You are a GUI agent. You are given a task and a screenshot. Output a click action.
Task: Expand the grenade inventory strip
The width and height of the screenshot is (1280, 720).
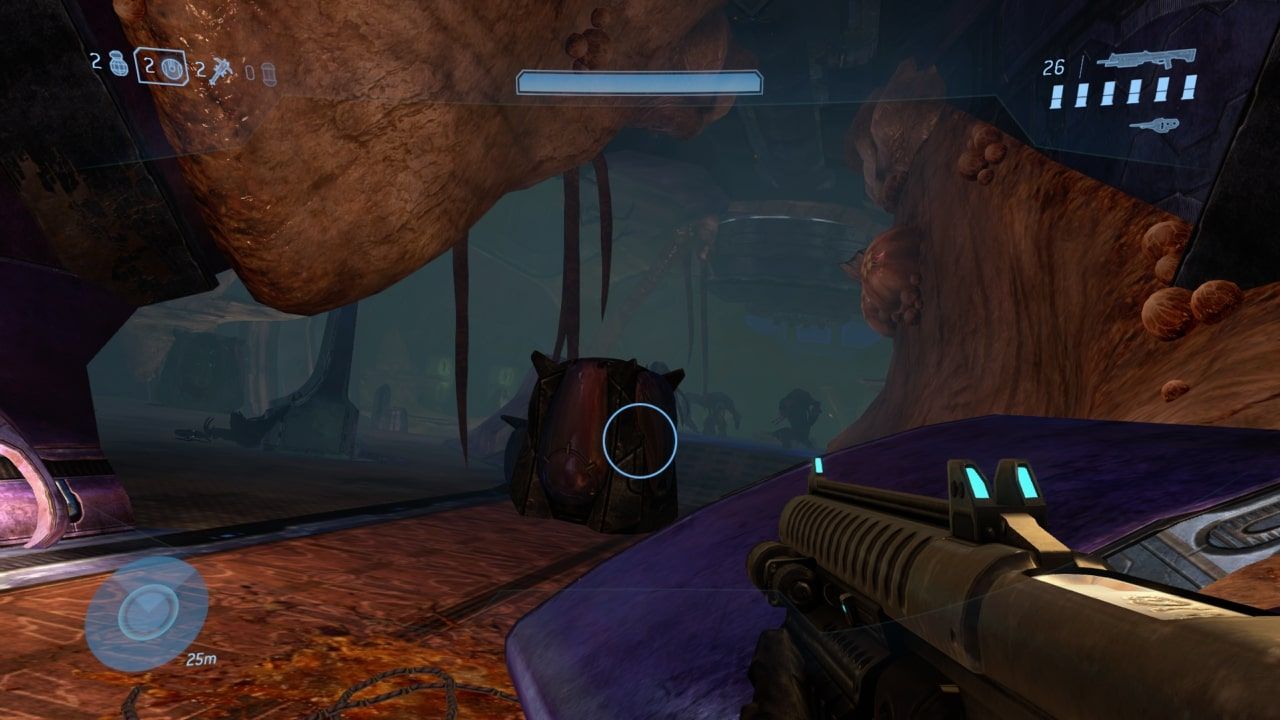[180, 70]
